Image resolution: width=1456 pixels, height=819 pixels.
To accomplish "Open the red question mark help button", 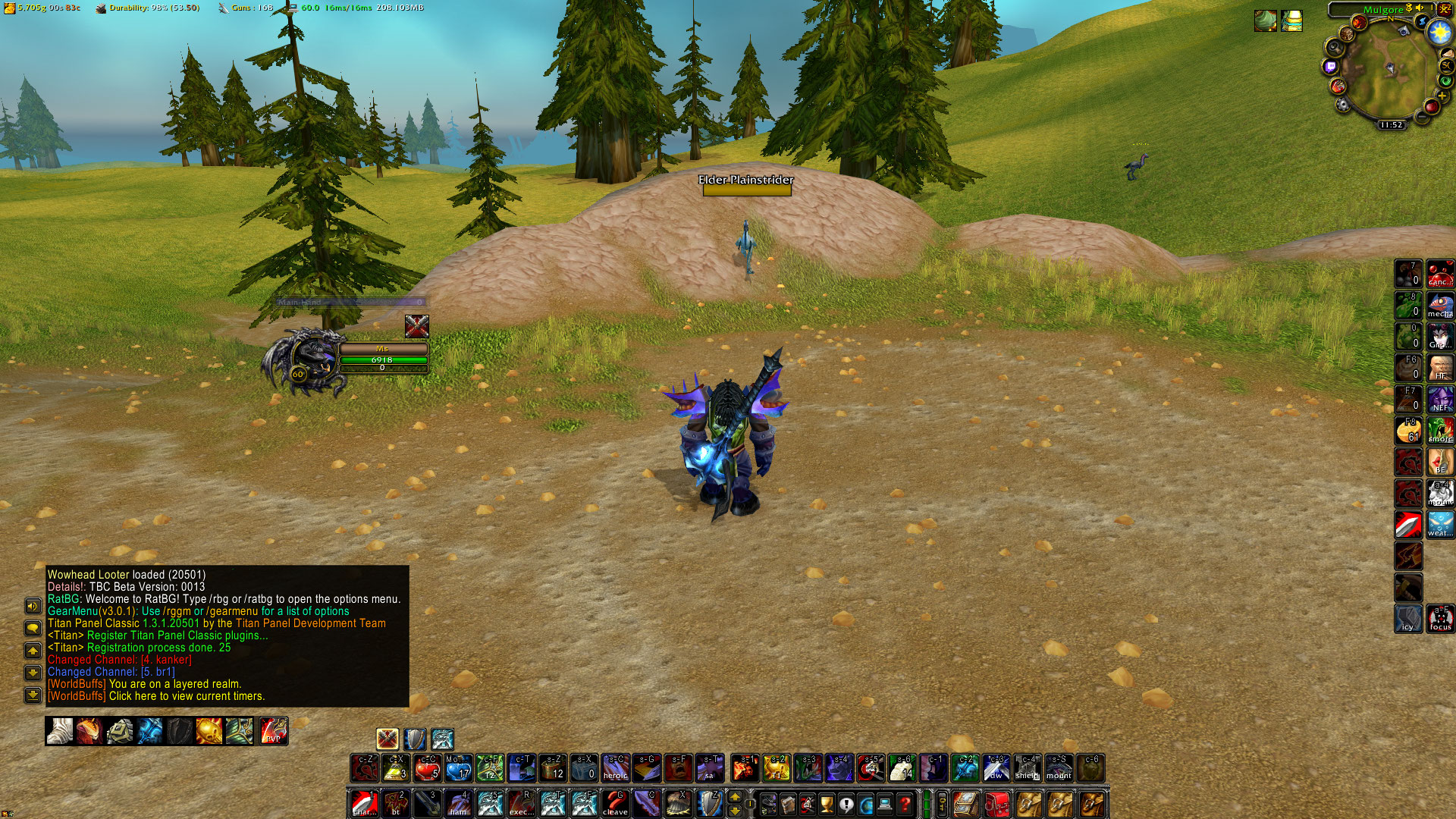I will pyautogui.click(x=905, y=803).
